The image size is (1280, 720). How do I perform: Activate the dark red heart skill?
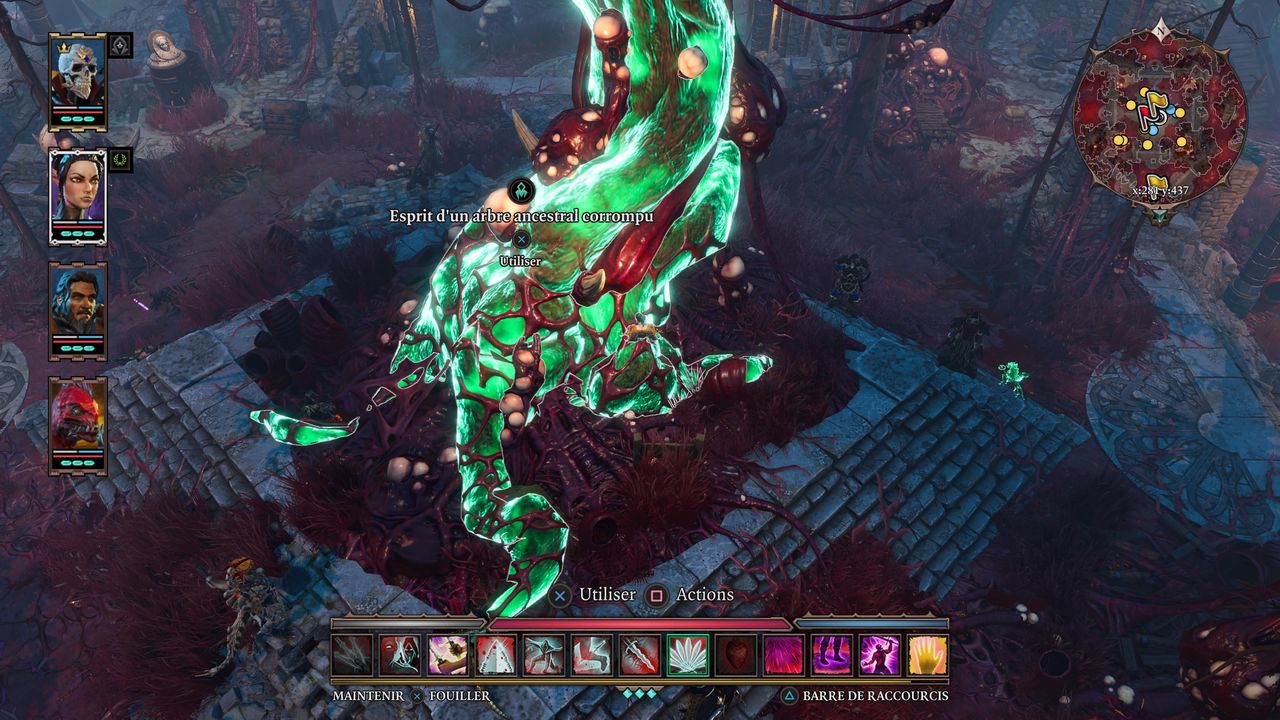[735, 655]
